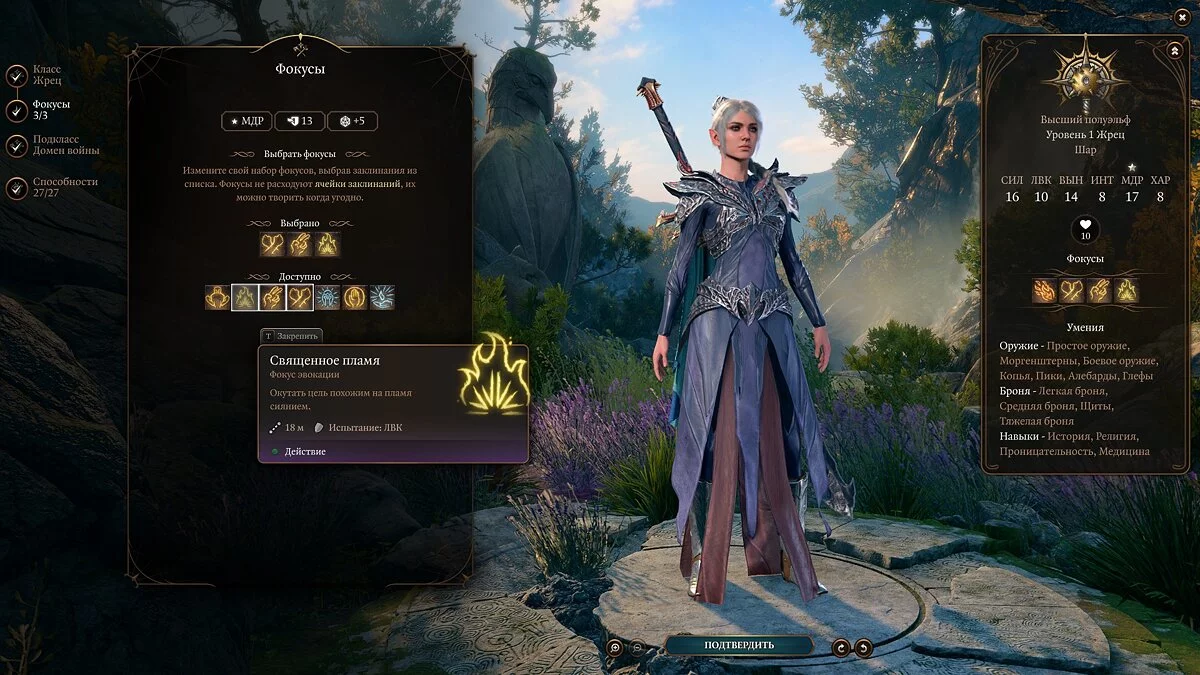Zoom out with the magnifier minus button

click(639, 647)
